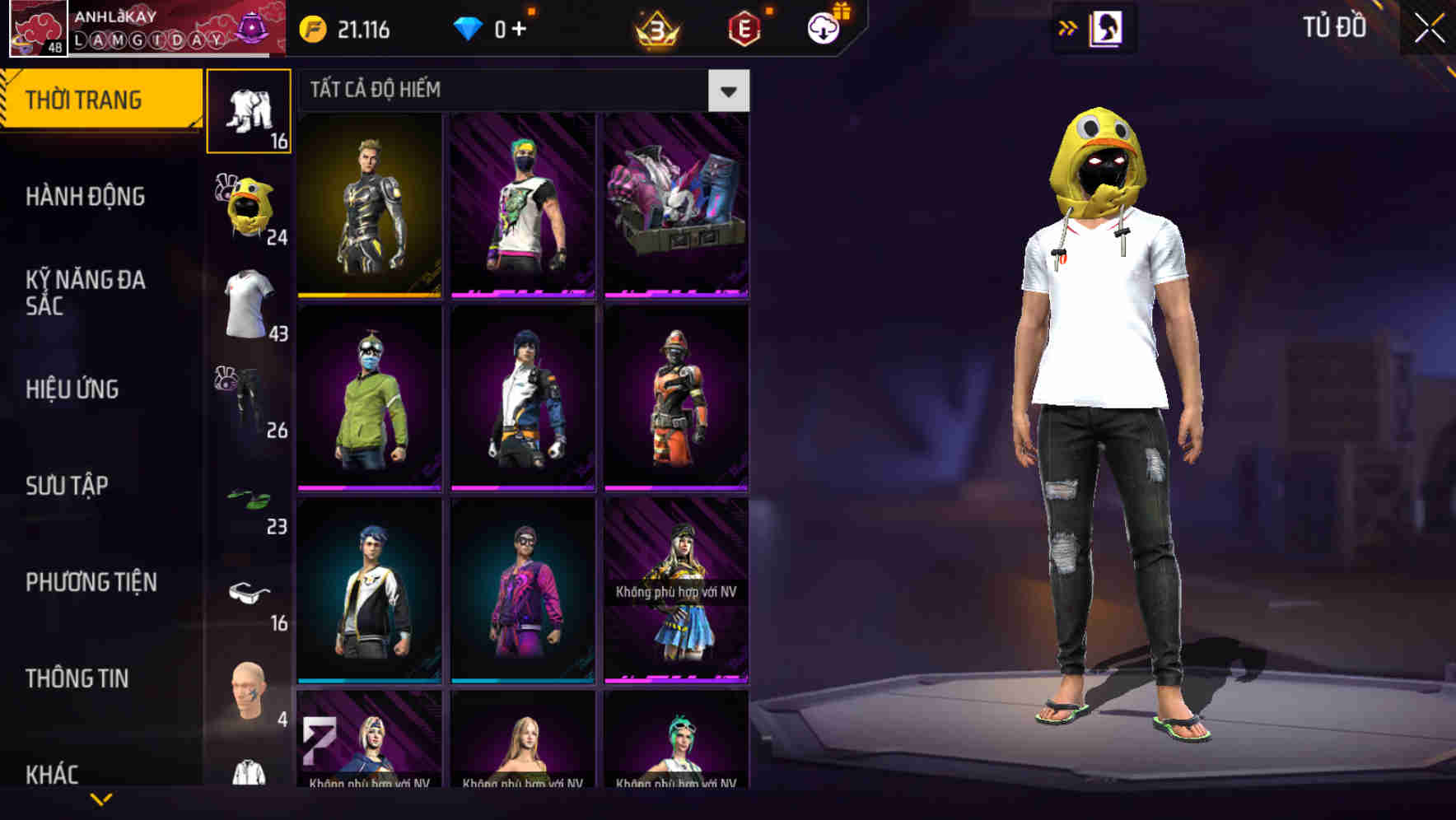Select the golden armor outfit thumbnail

368,206
